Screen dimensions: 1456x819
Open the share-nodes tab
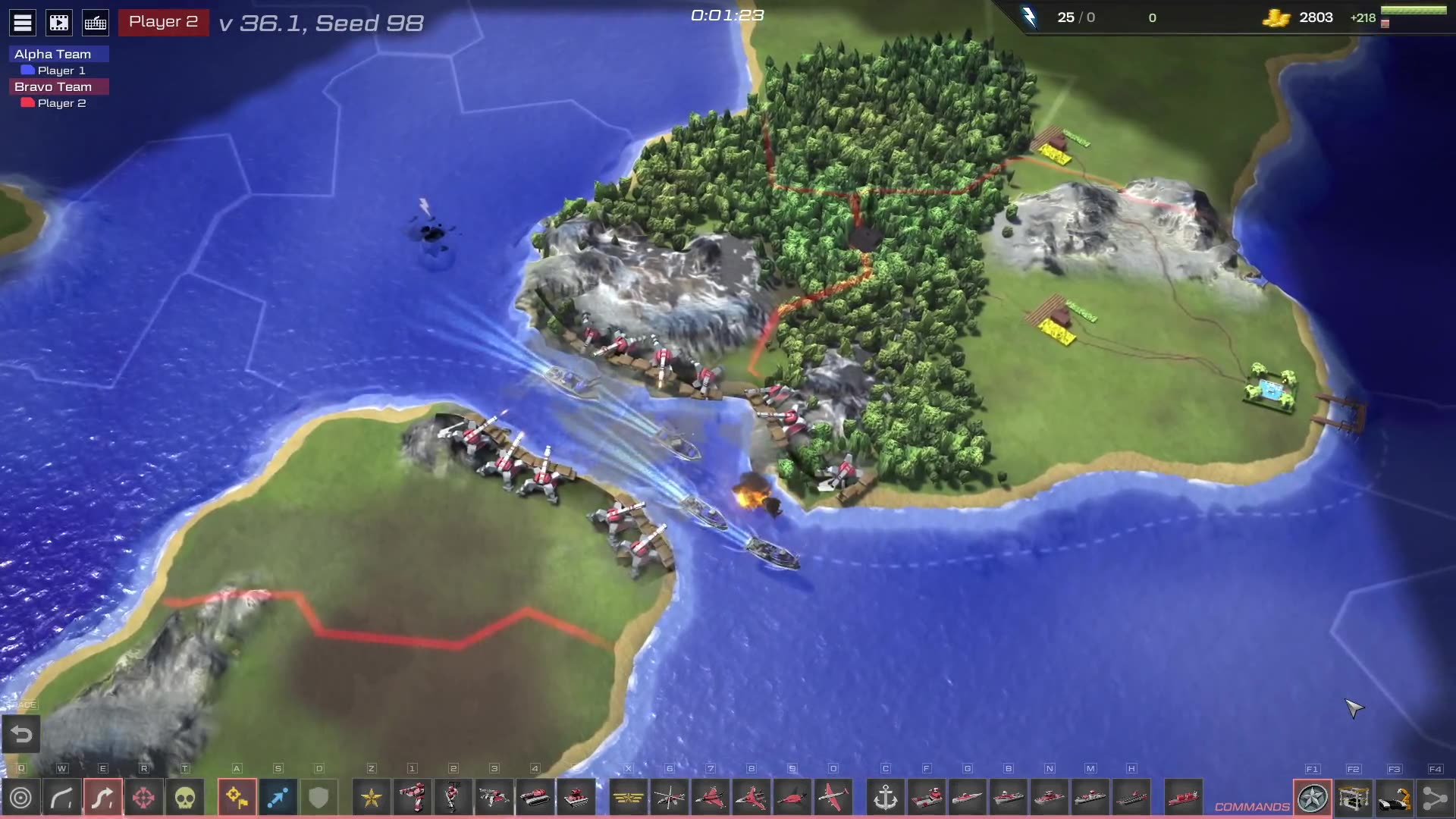[1435, 798]
